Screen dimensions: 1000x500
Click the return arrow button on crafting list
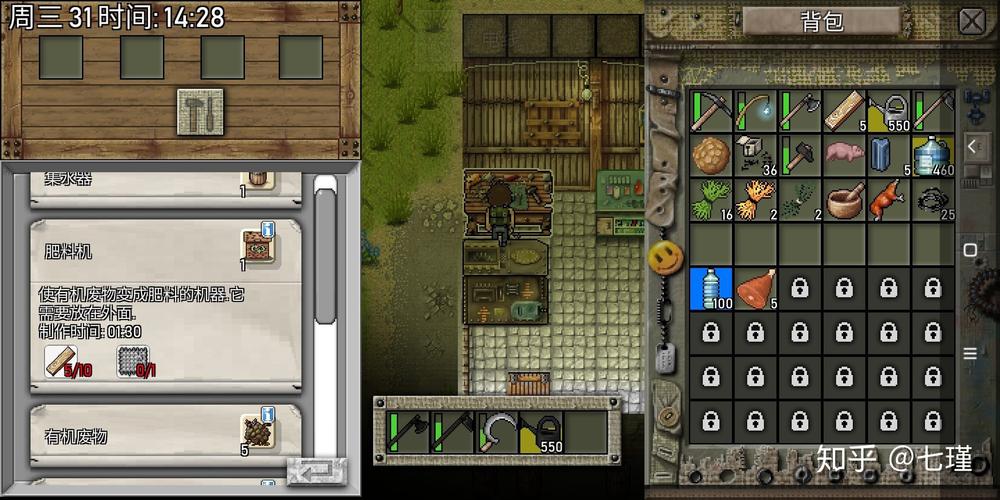316,471
